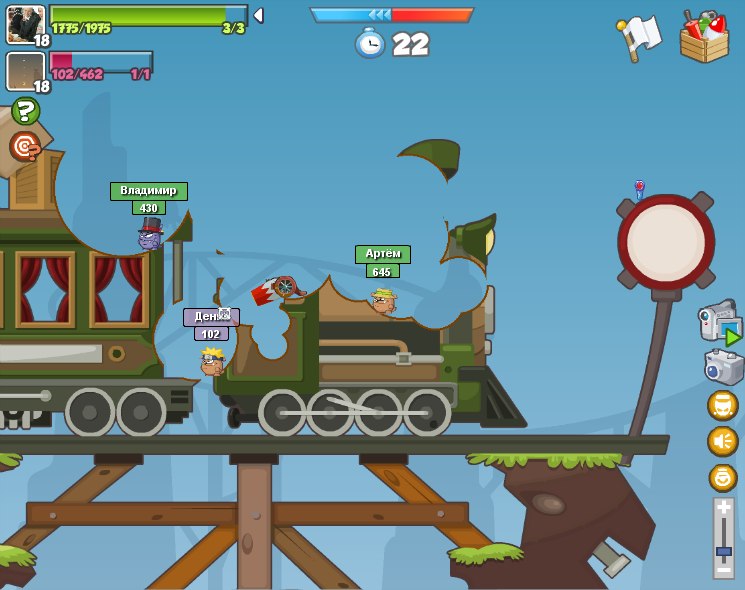Open the green question mark help
Image resolution: width=745 pixels, height=590 pixels.
tap(26, 111)
